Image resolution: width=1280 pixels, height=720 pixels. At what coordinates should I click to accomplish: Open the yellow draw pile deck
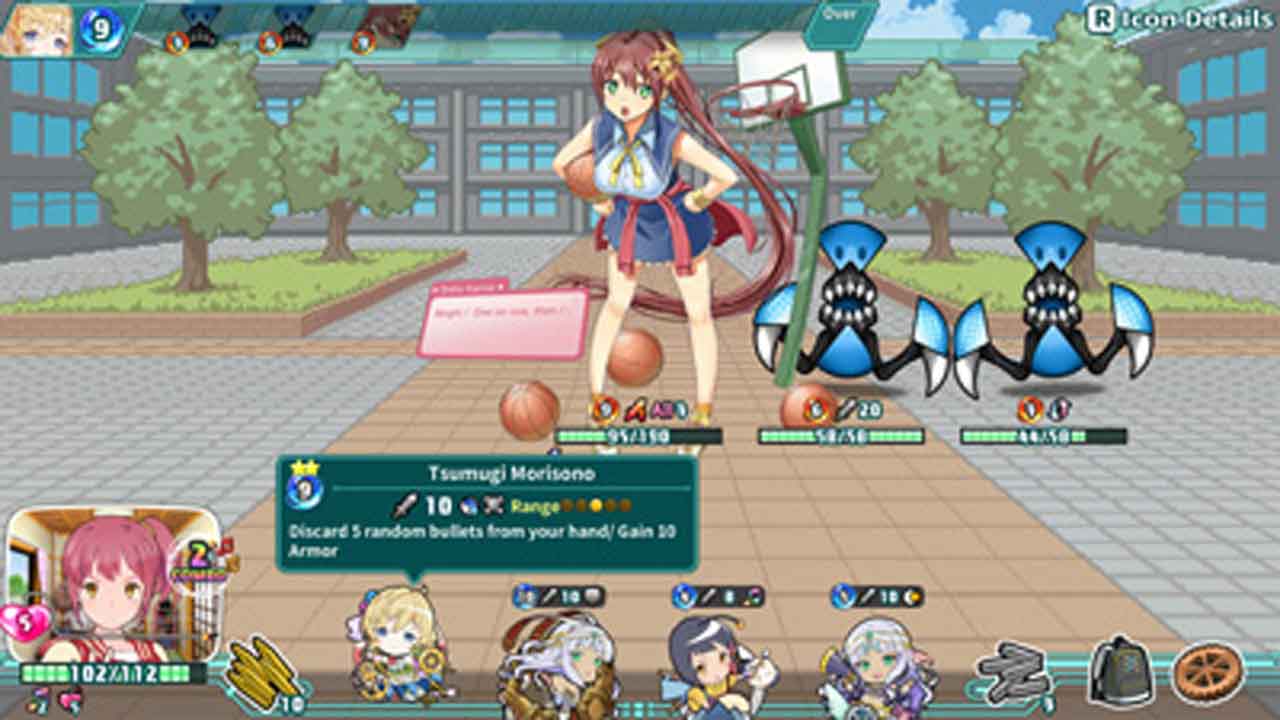[x=263, y=667]
